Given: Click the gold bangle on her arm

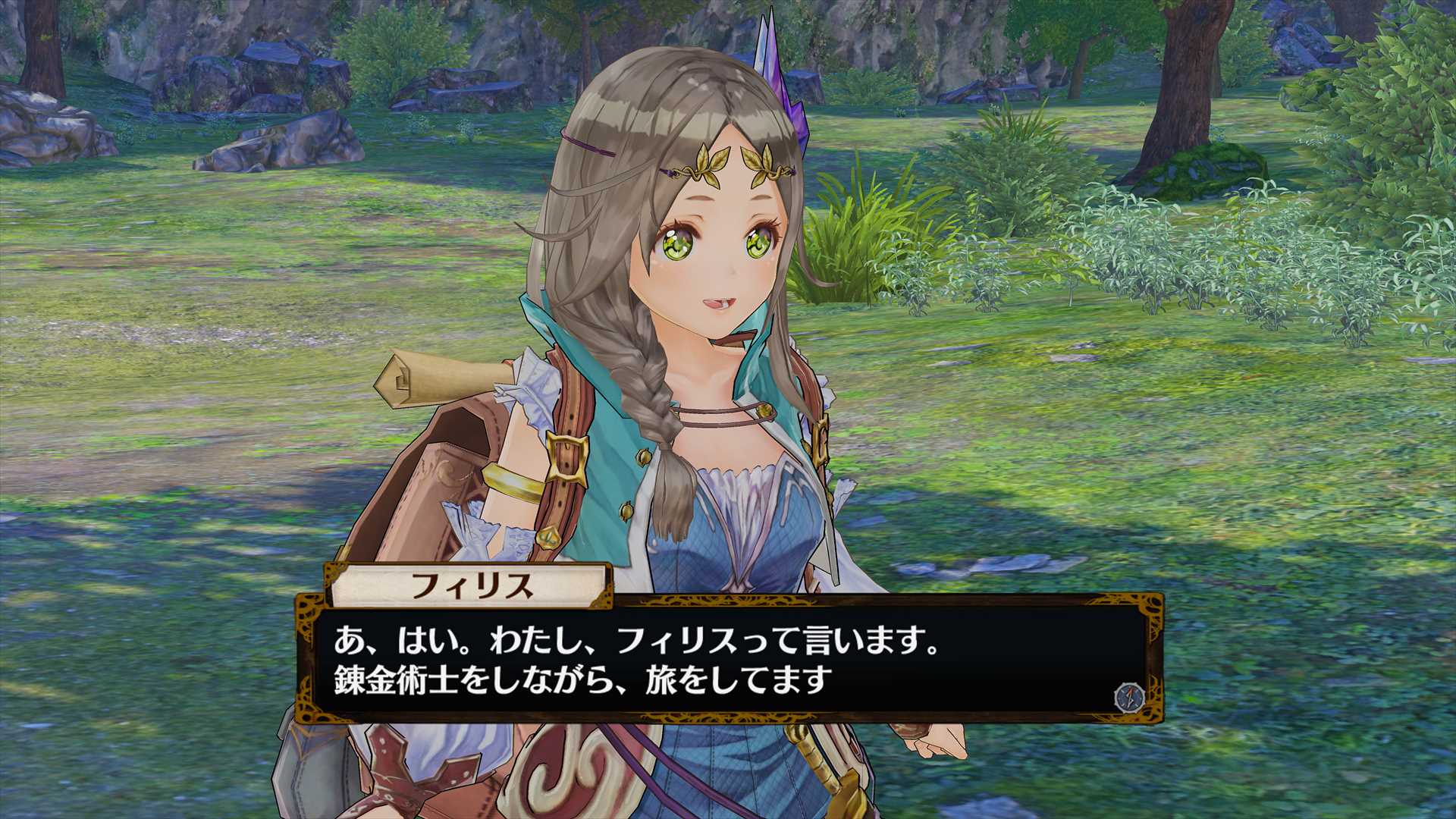Looking at the screenshot, I should (x=514, y=481).
